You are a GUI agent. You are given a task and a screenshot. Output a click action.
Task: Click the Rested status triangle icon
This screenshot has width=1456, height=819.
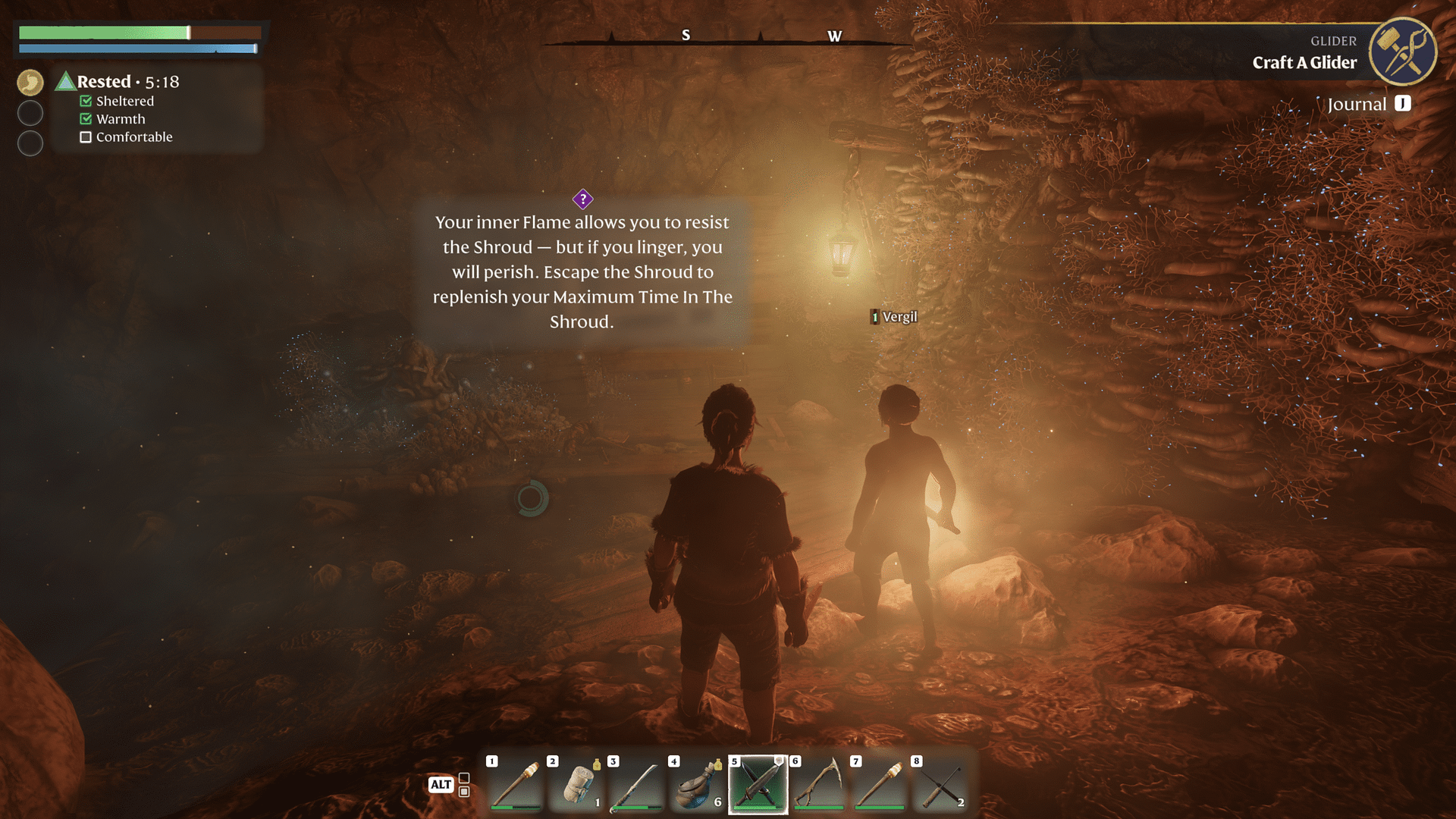click(65, 81)
